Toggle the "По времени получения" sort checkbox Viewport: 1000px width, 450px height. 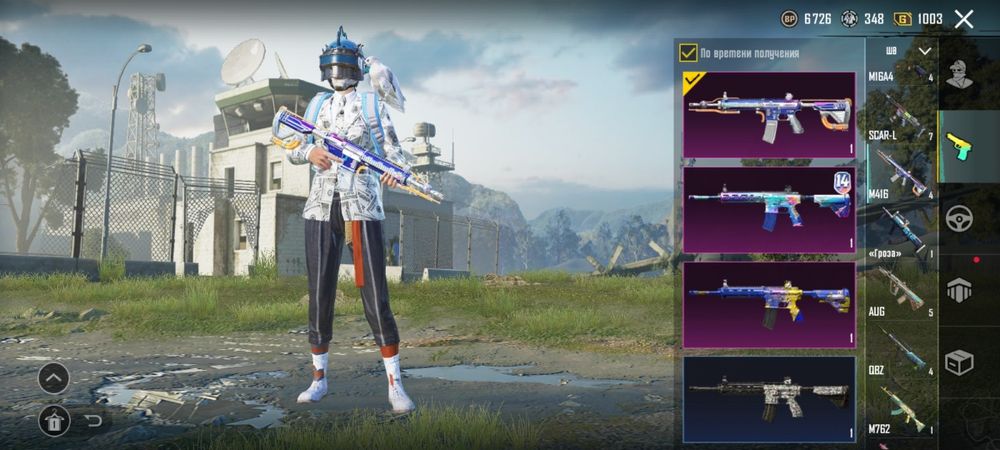click(x=688, y=53)
